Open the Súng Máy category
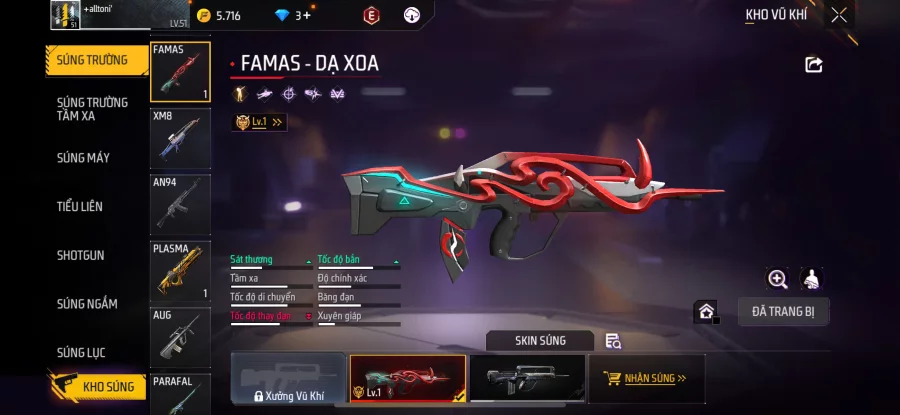The width and height of the screenshot is (900, 415). (84, 158)
